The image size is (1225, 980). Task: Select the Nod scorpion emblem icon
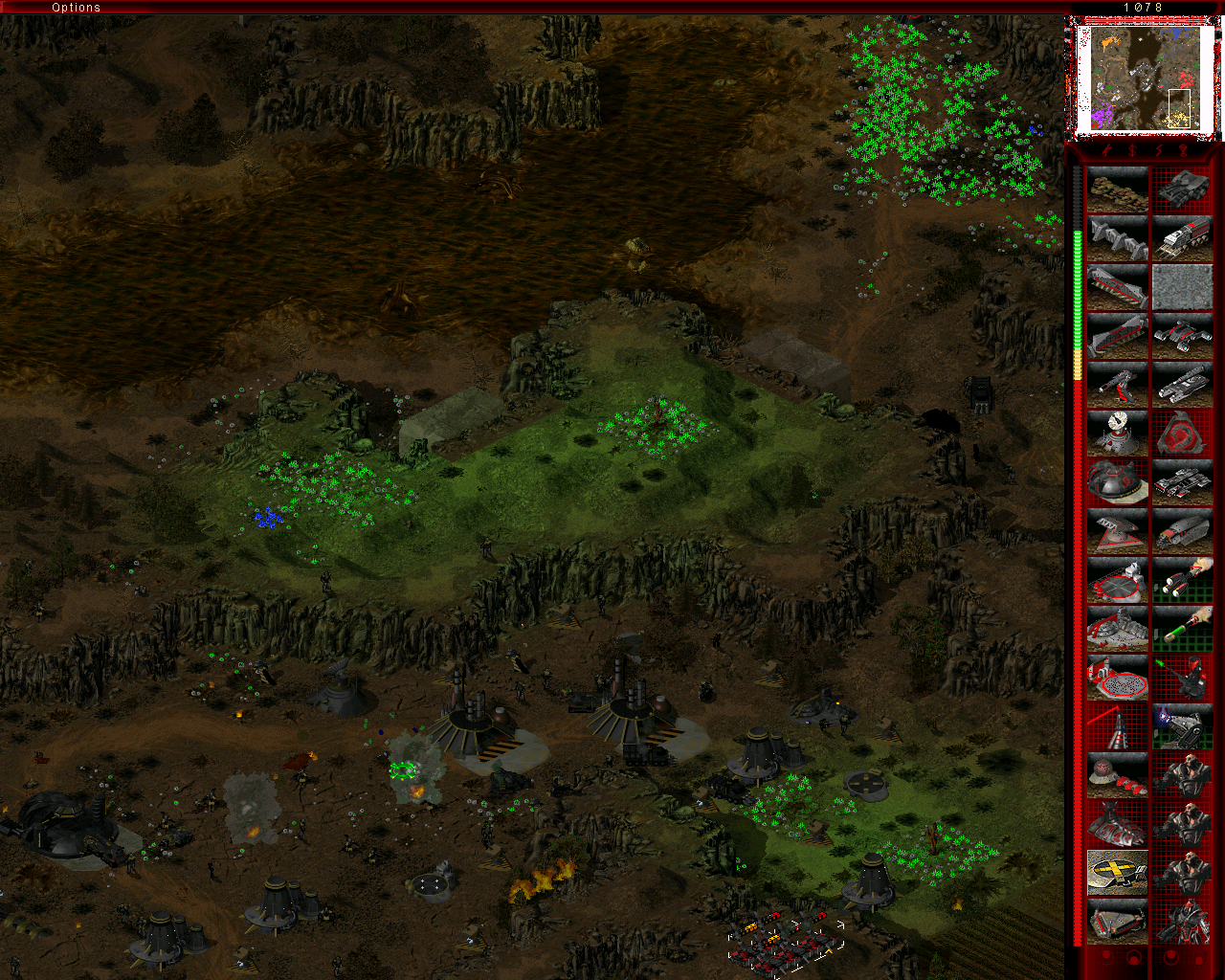coord(1182,434)
